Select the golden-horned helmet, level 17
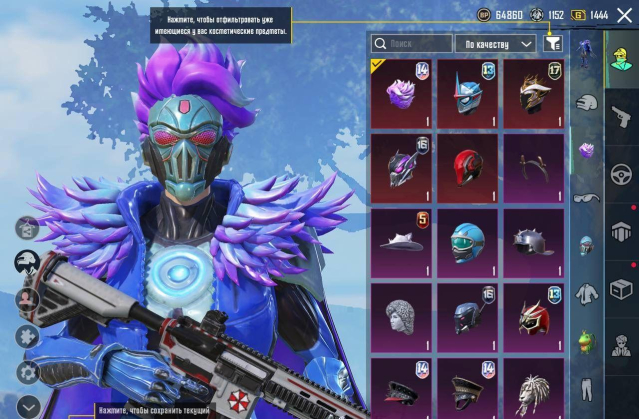639x419 pixels. (533, 93)
